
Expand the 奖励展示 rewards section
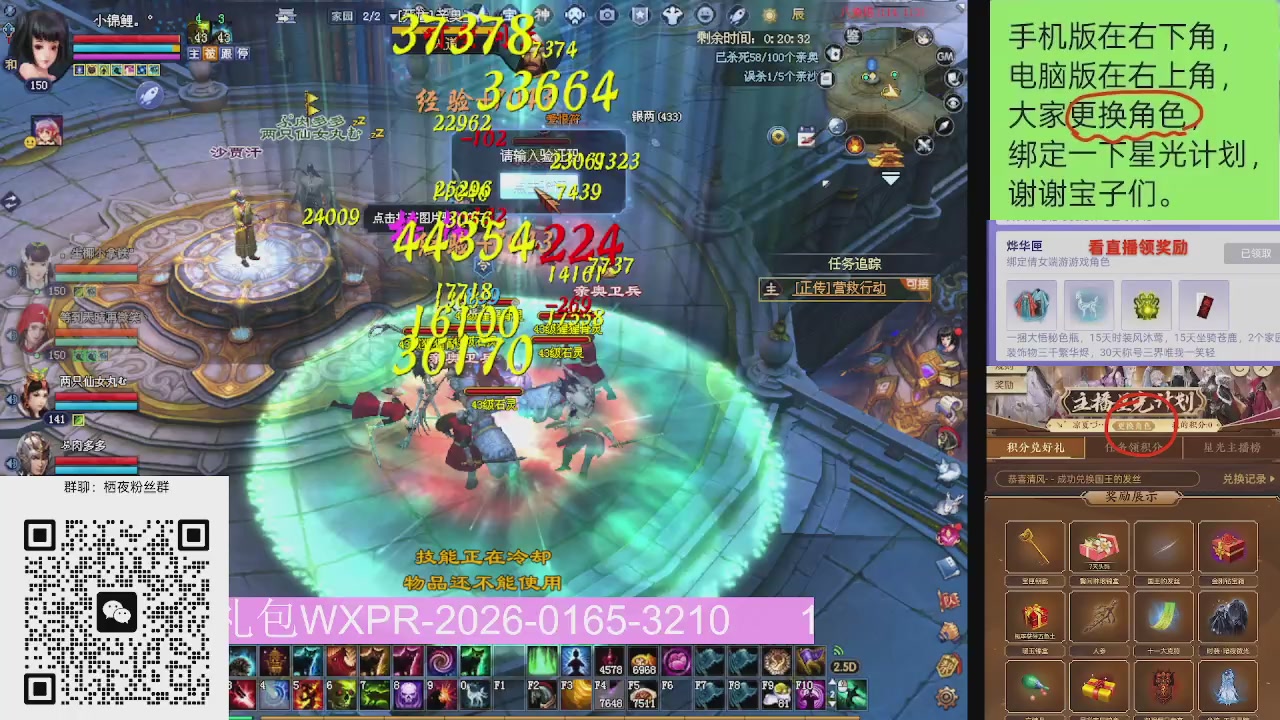click(x=1131, y=498)
